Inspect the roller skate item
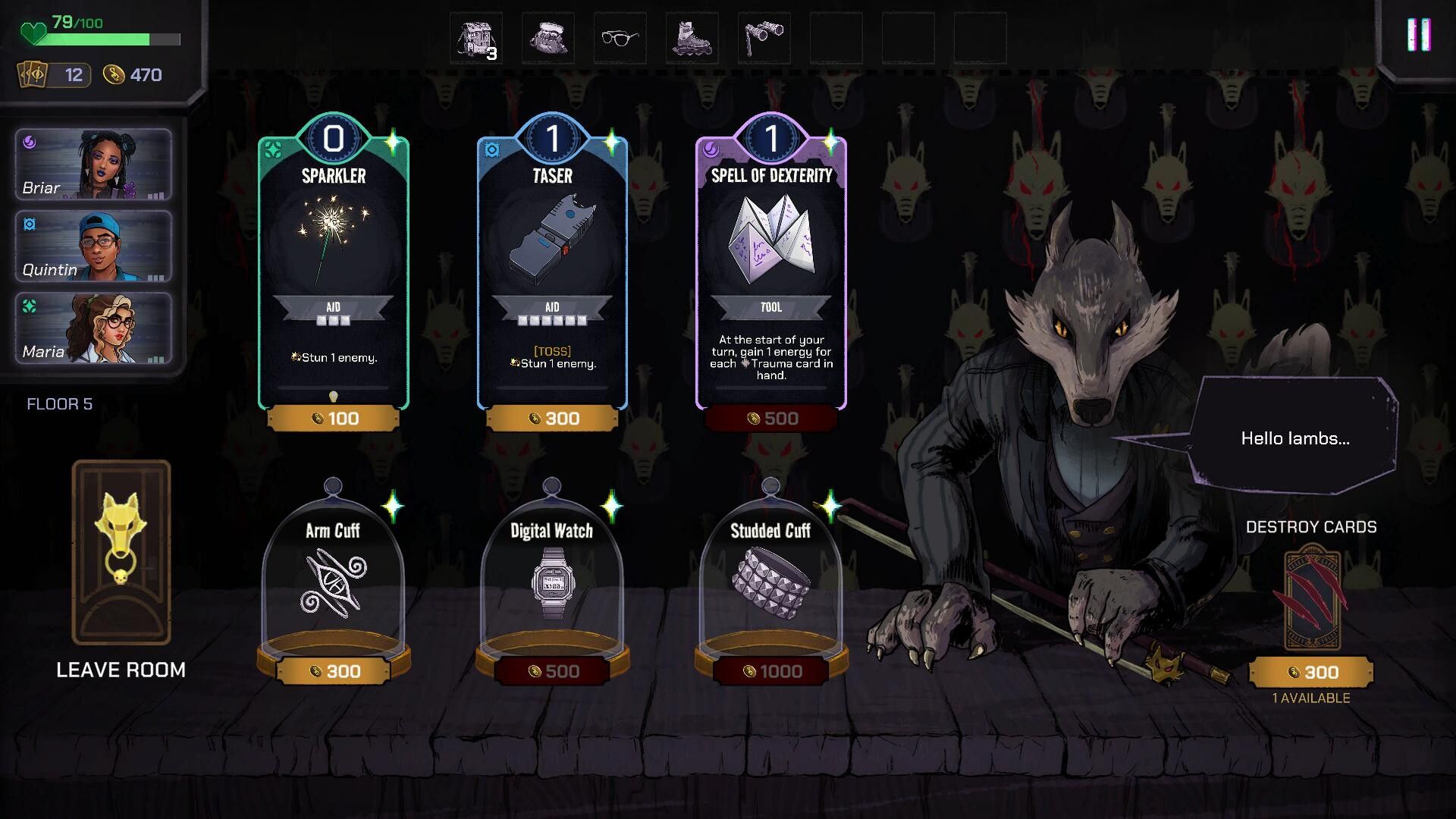Viewport: 1456px width, 819px height. [x=692, y=38]
